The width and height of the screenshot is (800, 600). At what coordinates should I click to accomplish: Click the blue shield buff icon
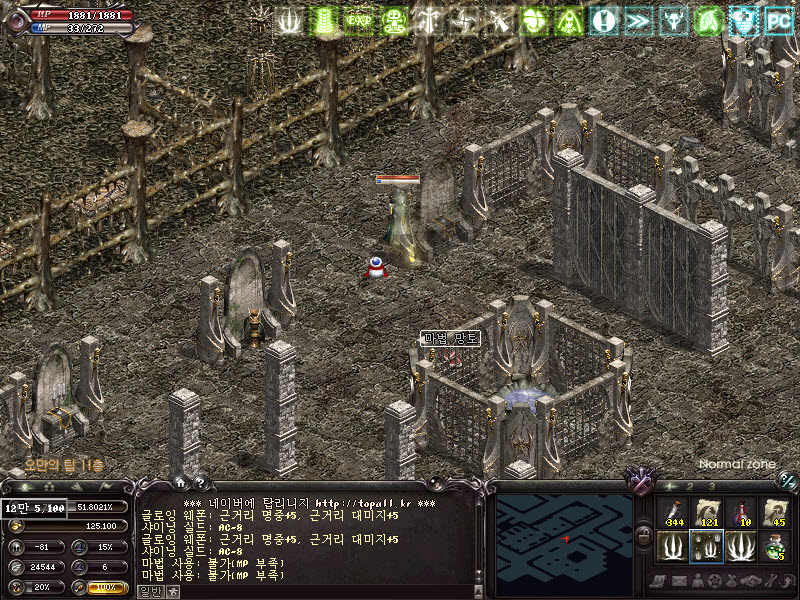pyautogui.click(x=742, y=19)
